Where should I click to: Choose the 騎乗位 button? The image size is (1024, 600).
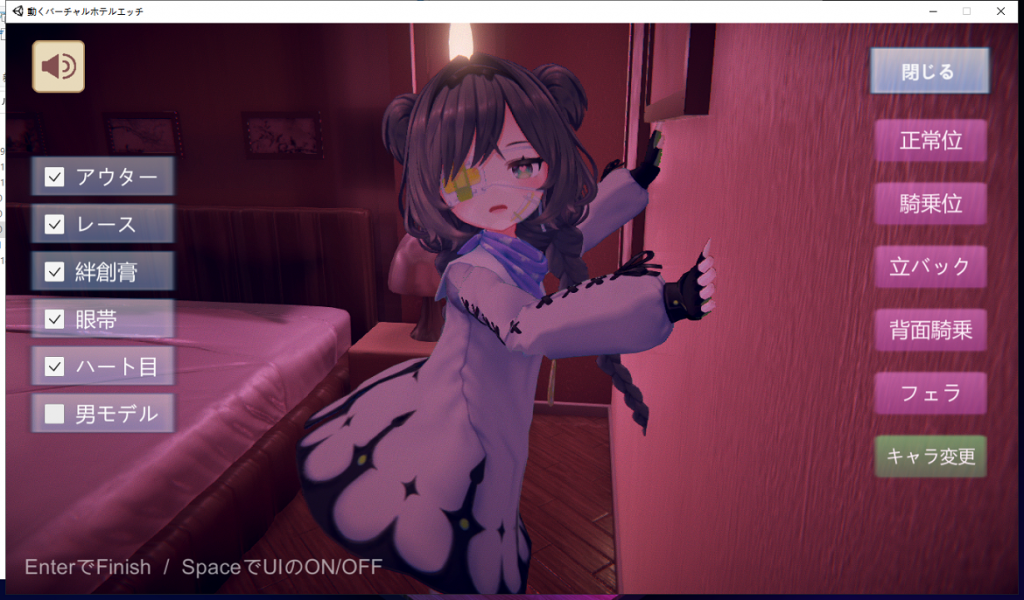(x=930, y=204)
